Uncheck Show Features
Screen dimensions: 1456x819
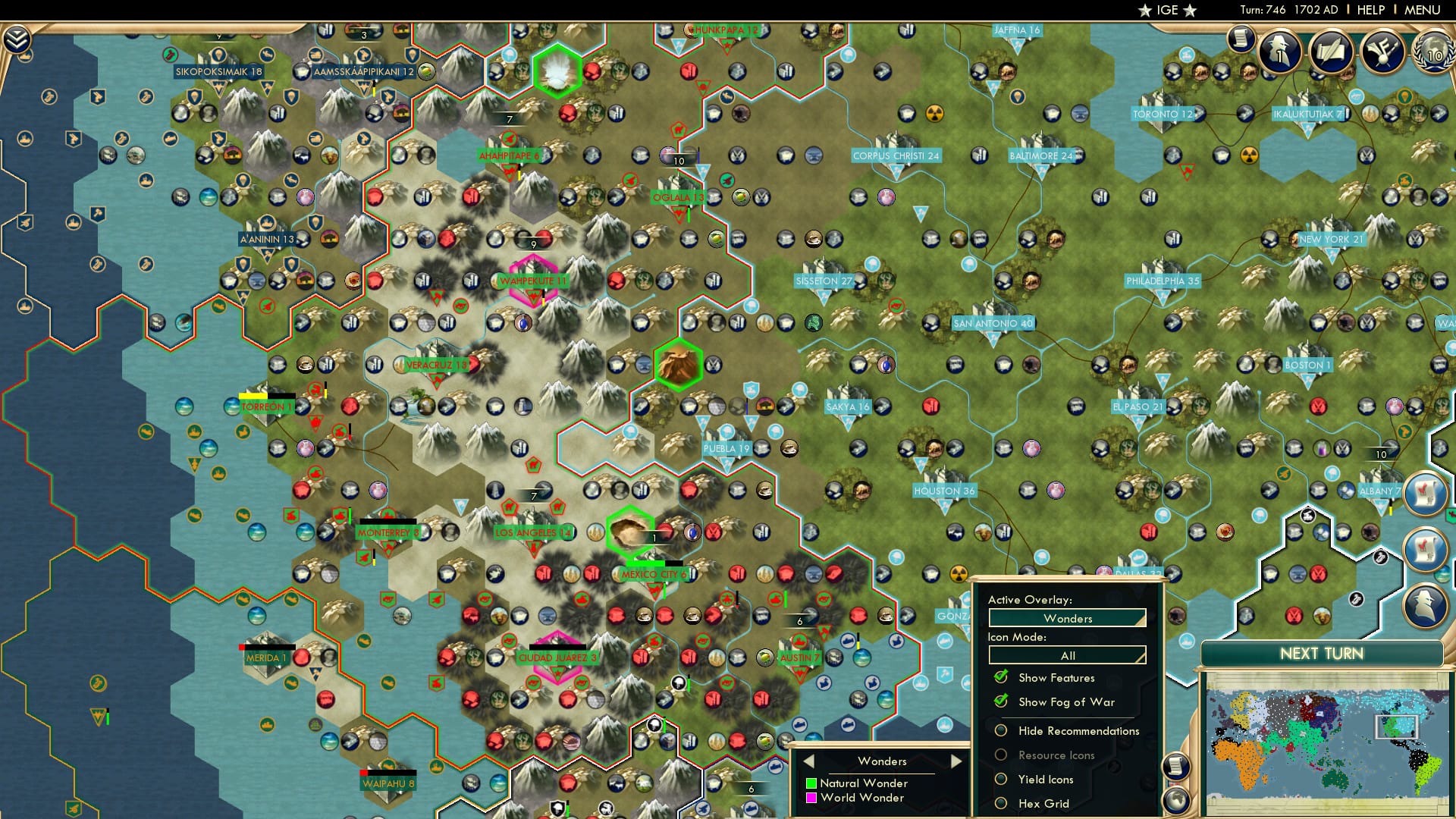click(x=1001, y=677)
